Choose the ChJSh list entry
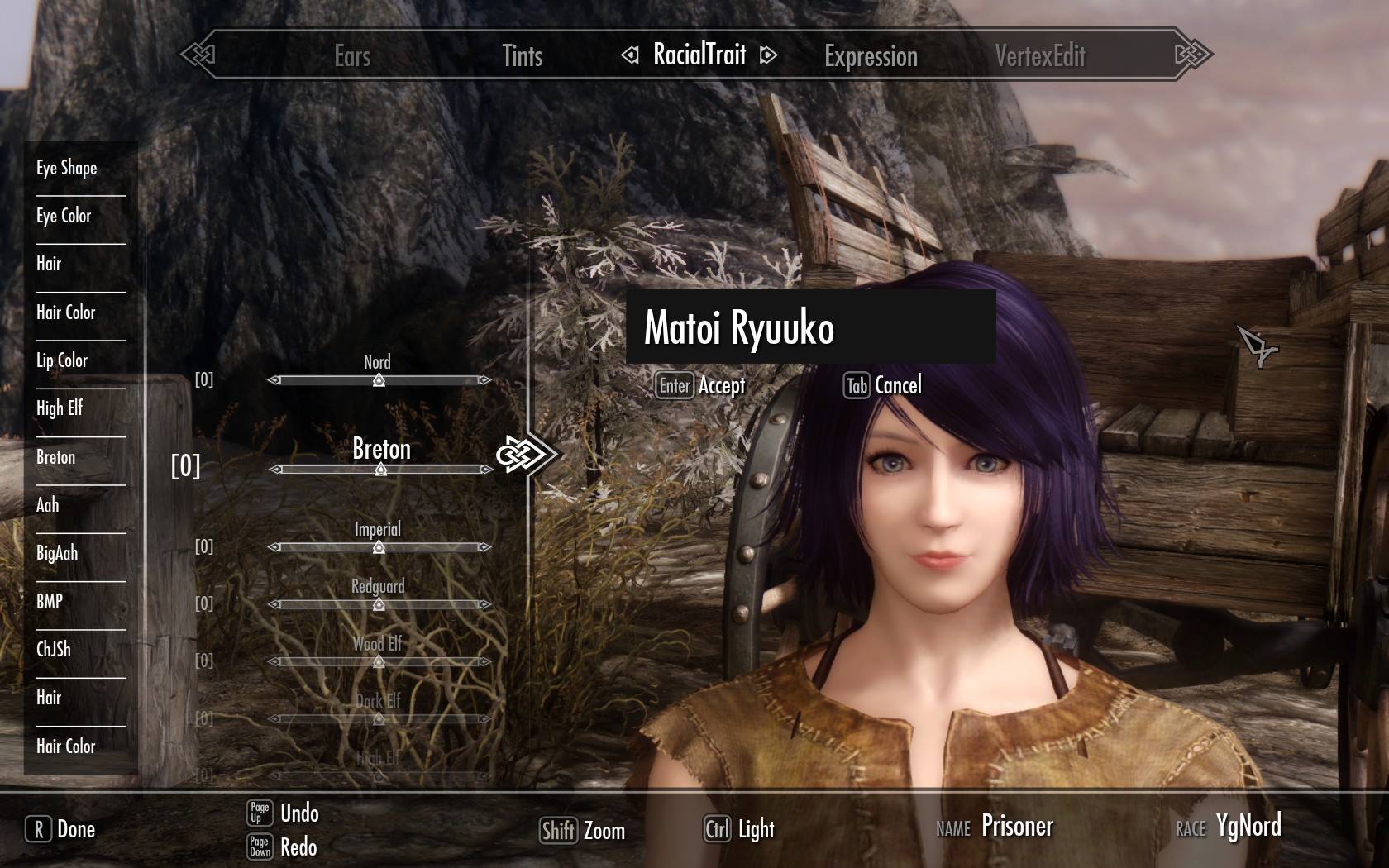The image size is (1389, 868). point(54,649)
